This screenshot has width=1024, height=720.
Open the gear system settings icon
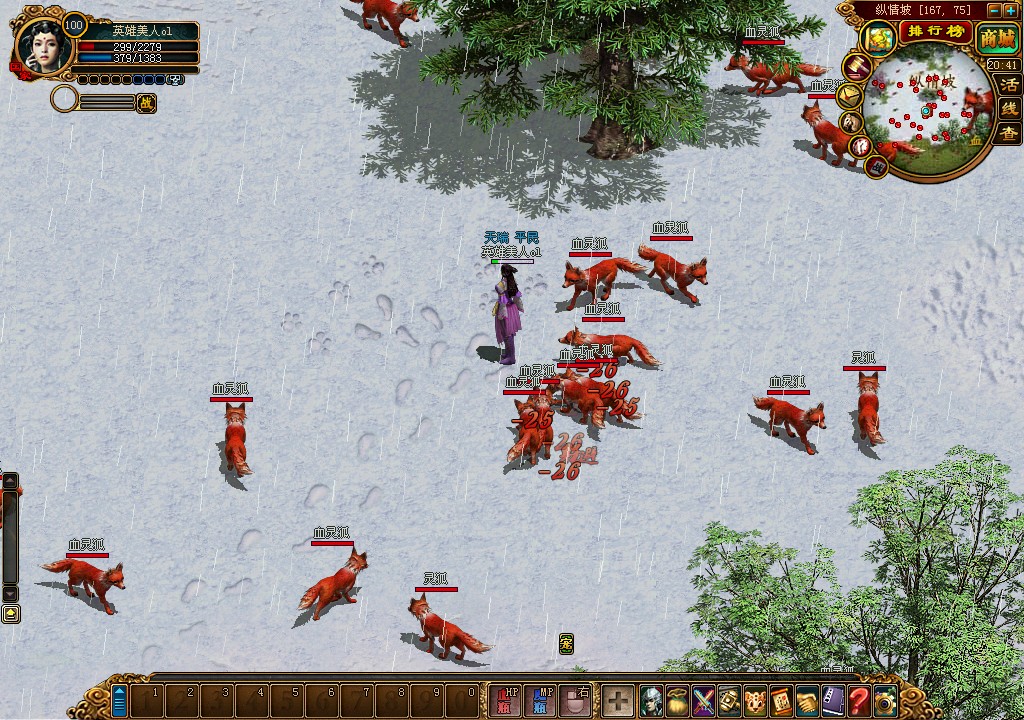885,700
